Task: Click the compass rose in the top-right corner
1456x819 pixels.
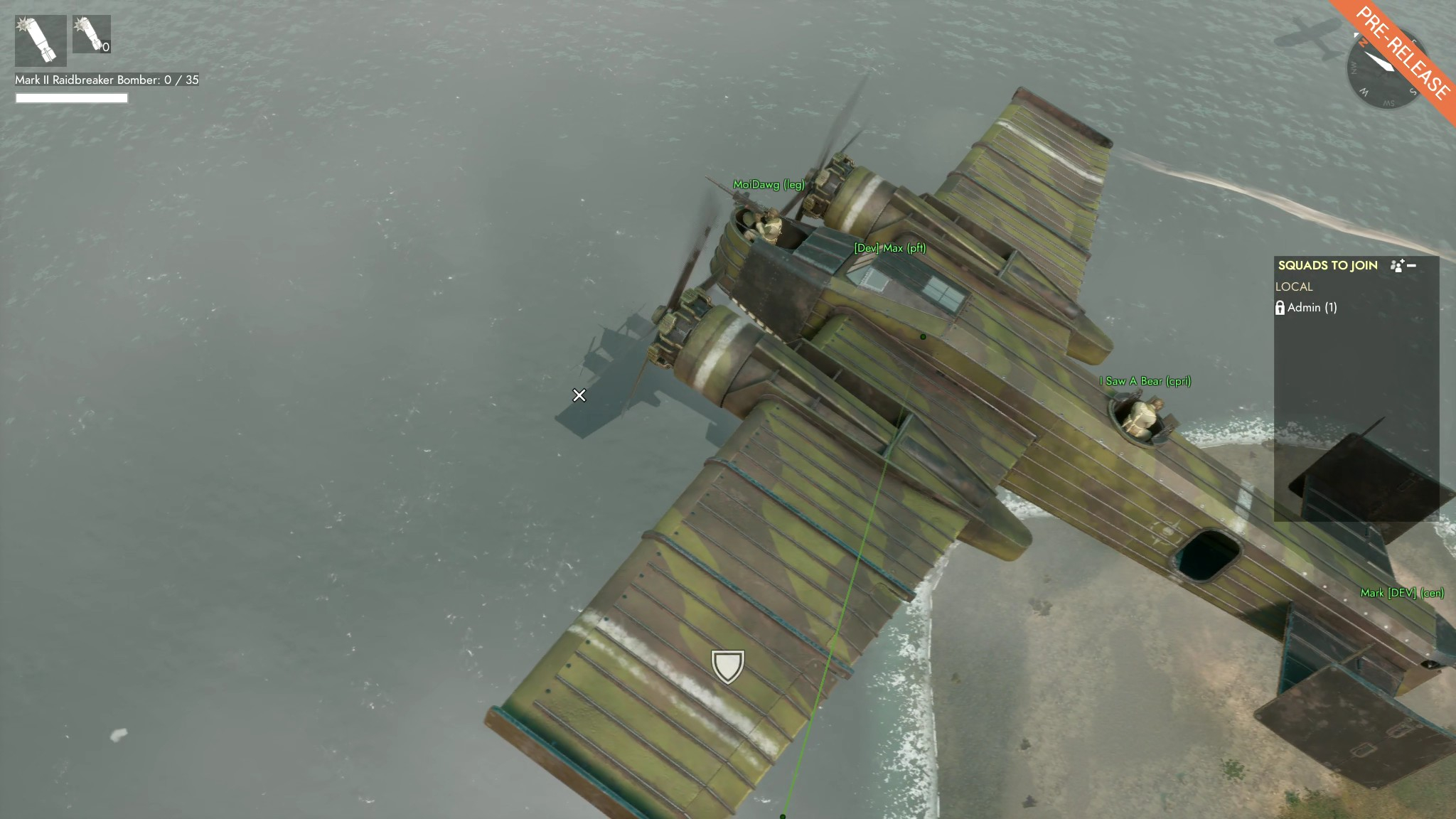Action: (1383, 72)
